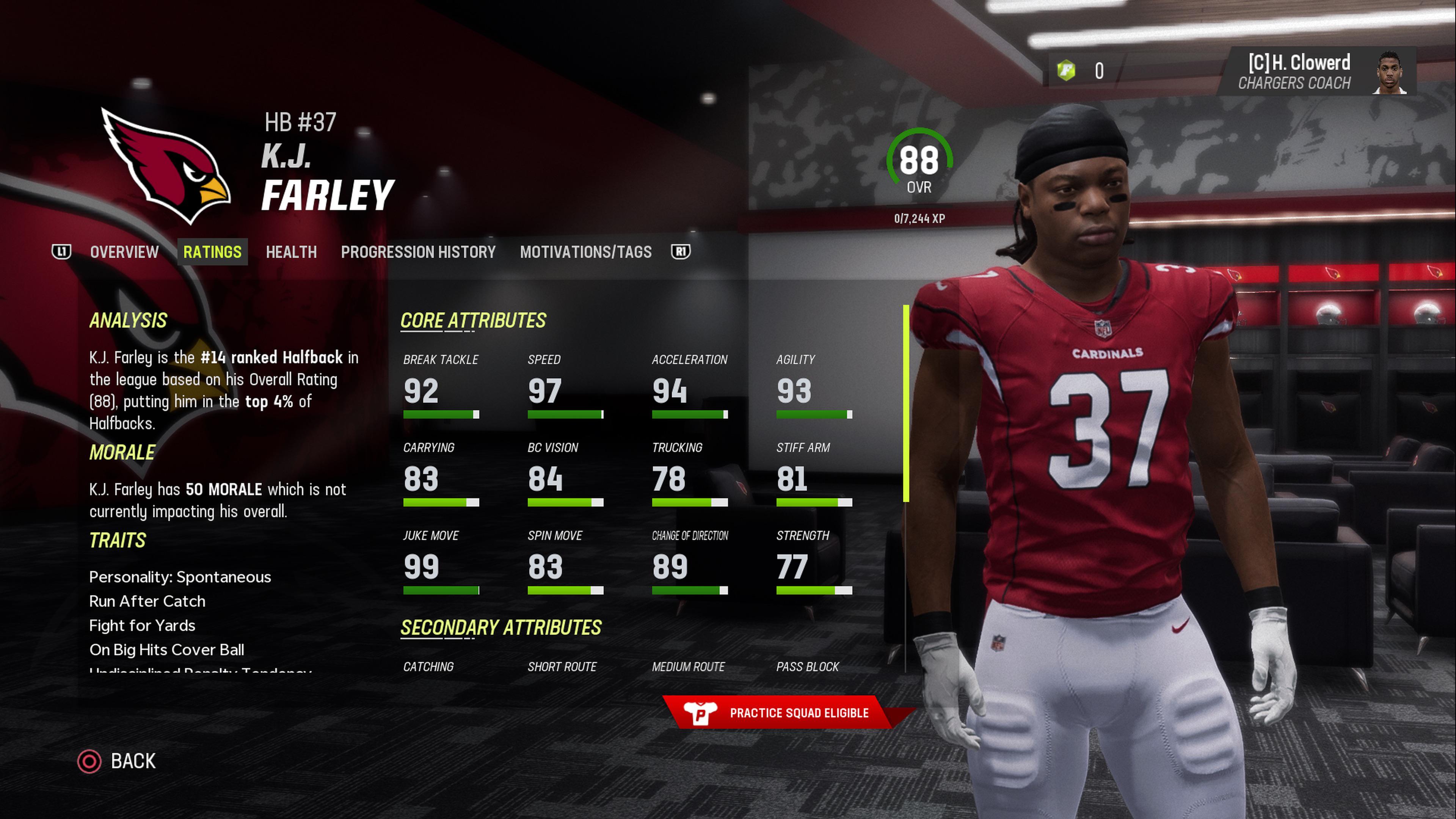The width and height of the screenshot is (1456, 819).
Task: Select the Strength 77 attribute
Action: point(814,563)
